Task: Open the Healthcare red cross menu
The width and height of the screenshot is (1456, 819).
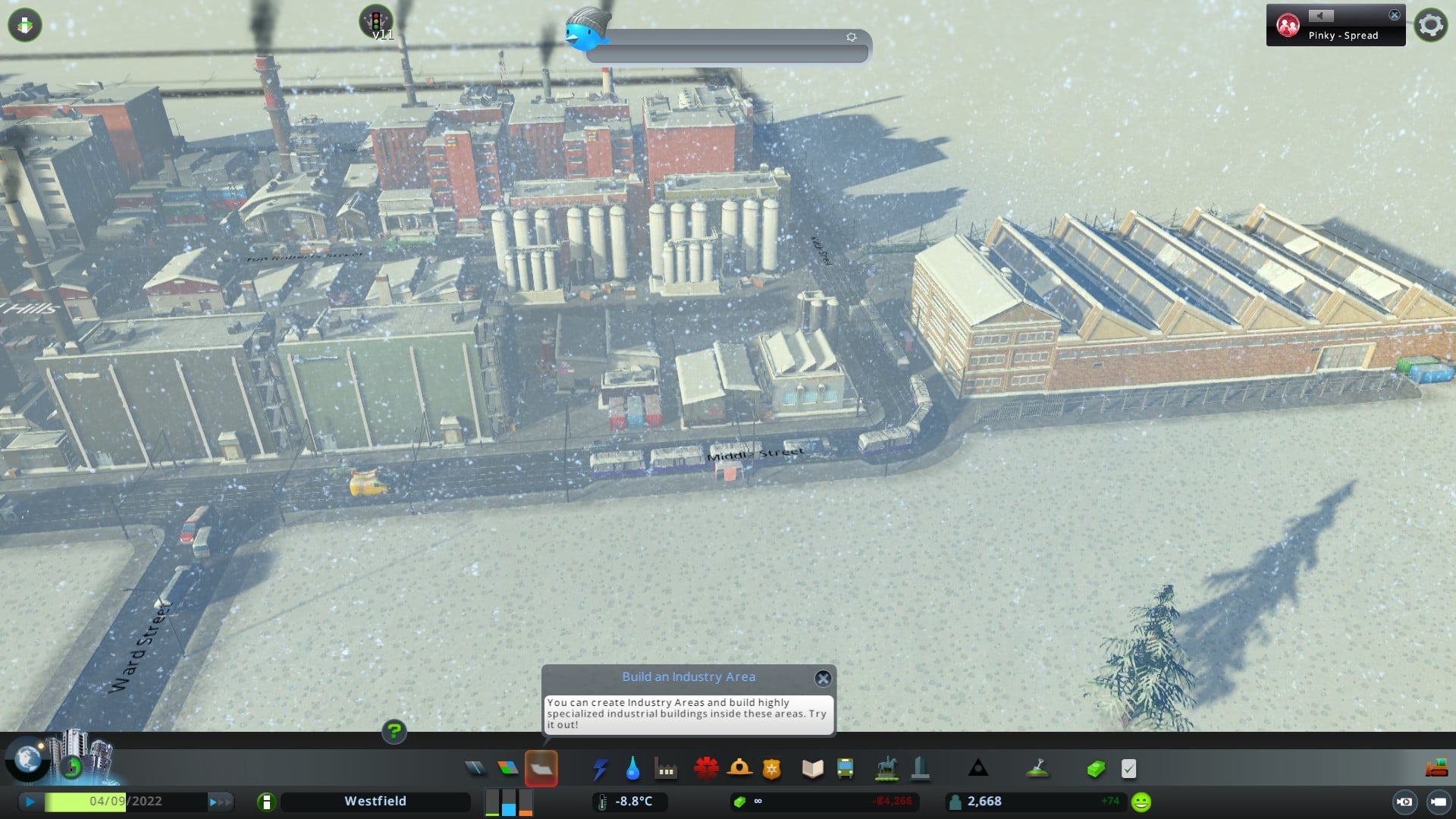Action: click(706, 769)
